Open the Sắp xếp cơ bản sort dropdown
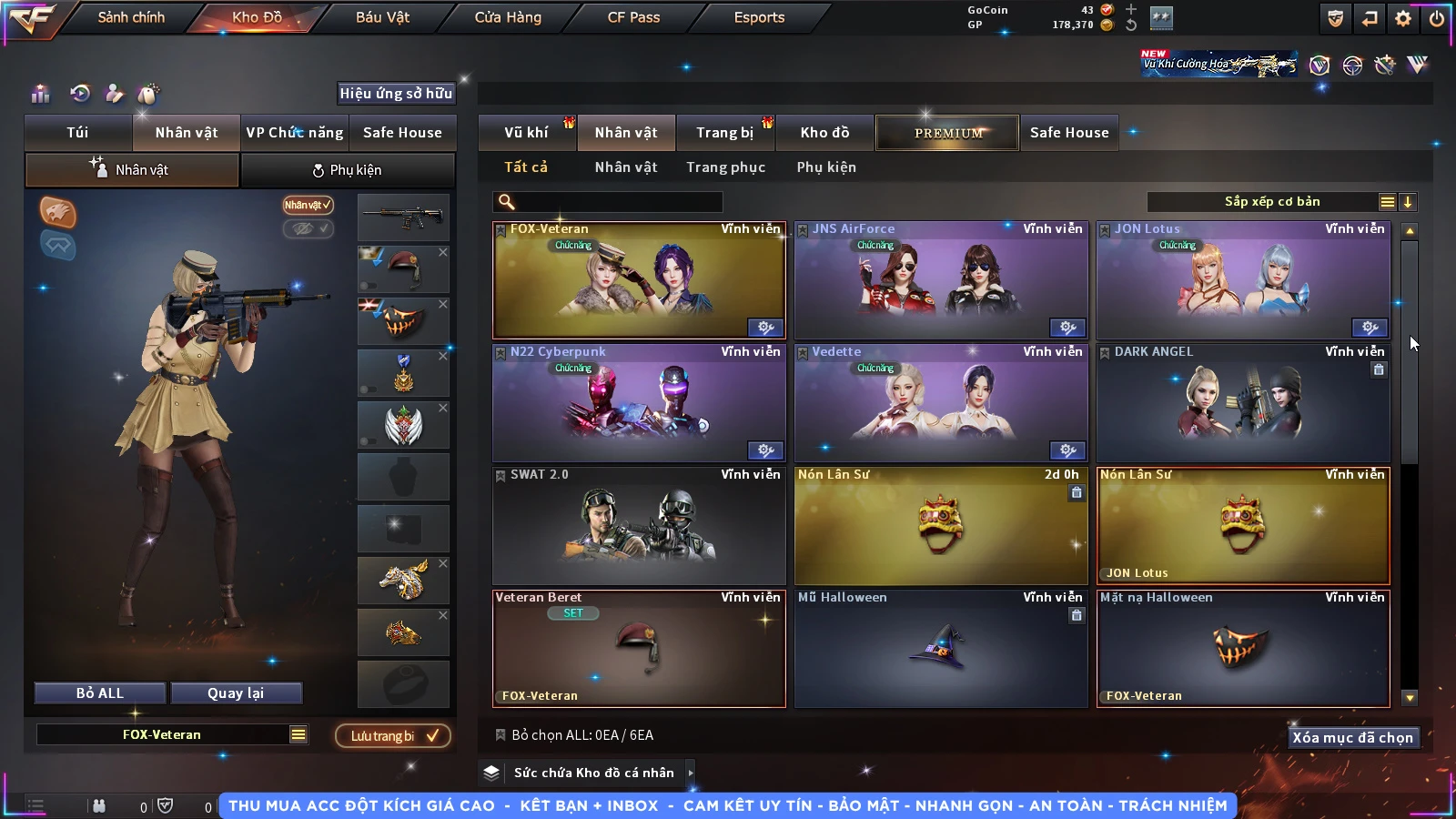 coord(1271,202)
